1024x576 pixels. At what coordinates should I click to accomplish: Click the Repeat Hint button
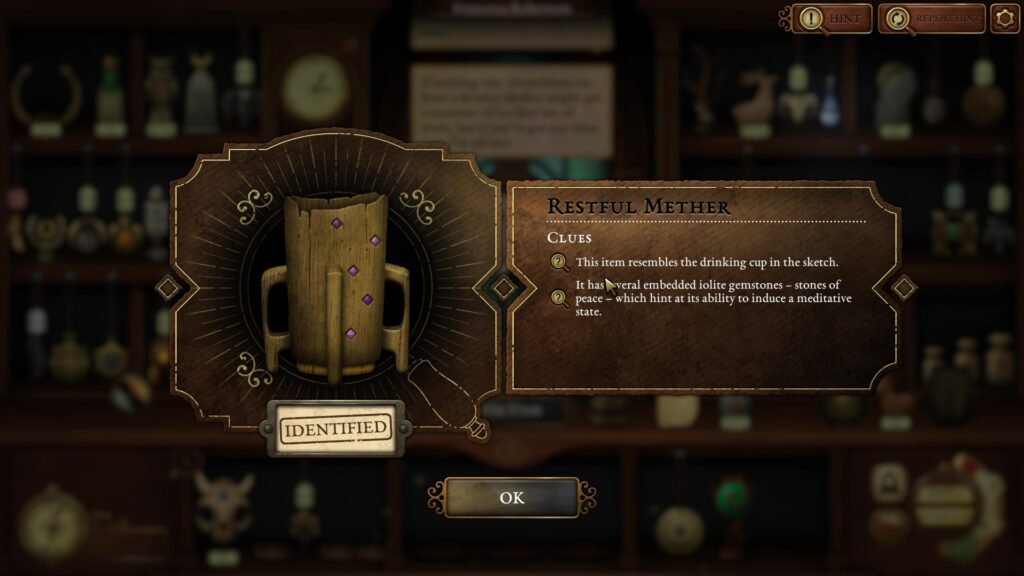[x=931, y=18]
